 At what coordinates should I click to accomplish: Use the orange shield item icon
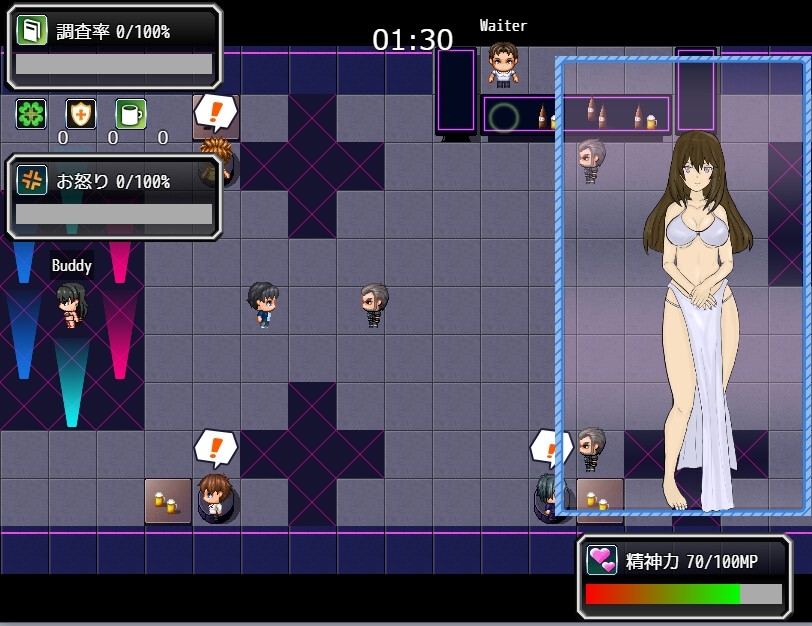[x=81, y=114]
